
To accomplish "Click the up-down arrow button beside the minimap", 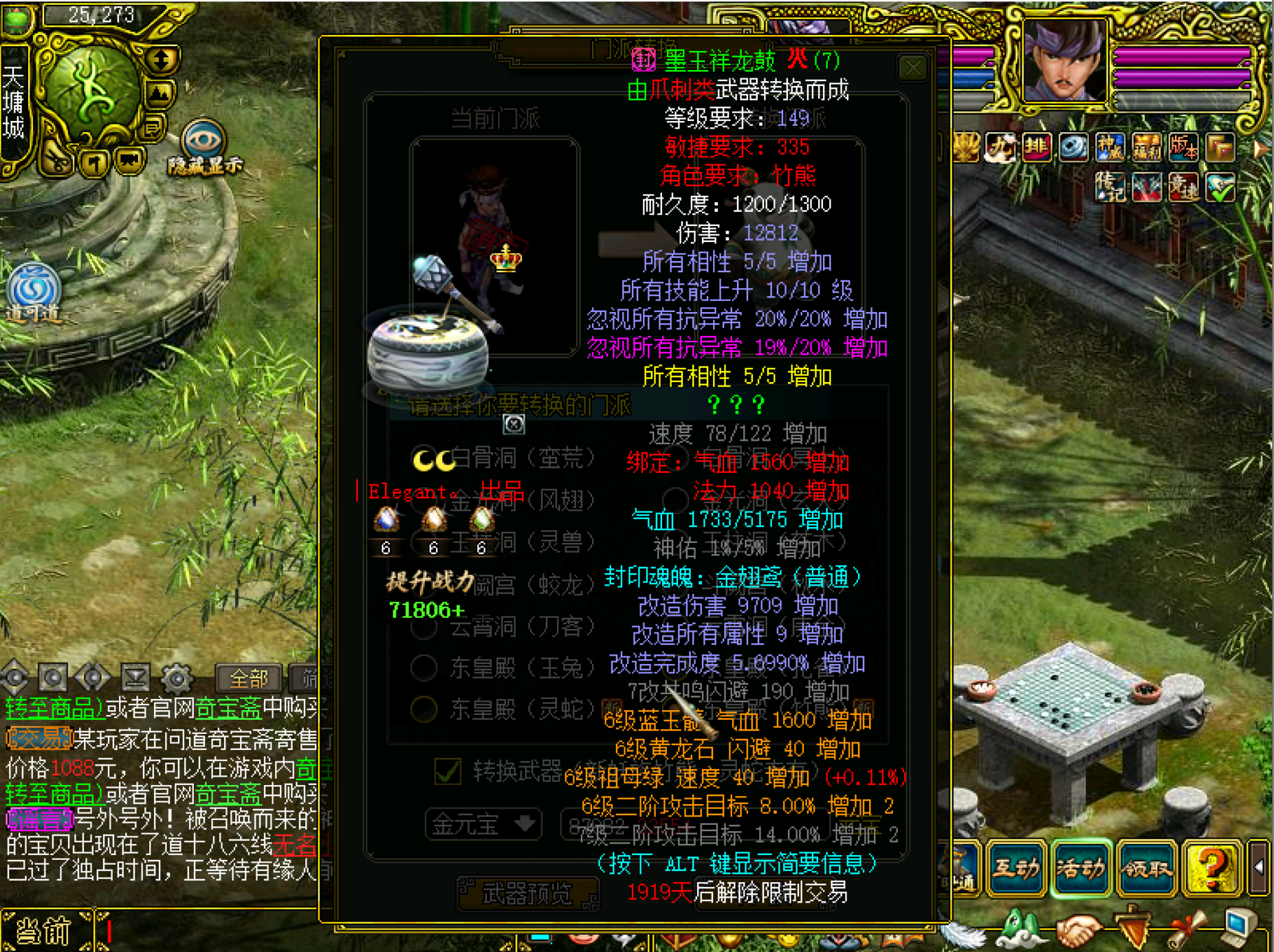I will coord(162,60).
